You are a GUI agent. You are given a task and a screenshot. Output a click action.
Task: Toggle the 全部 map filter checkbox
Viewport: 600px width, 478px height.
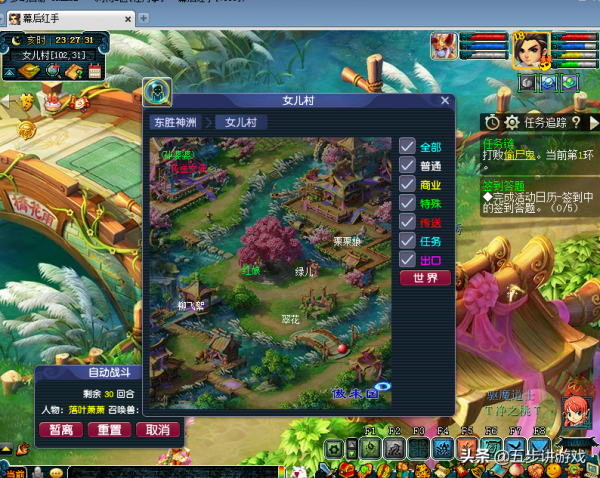coord(407,146)
